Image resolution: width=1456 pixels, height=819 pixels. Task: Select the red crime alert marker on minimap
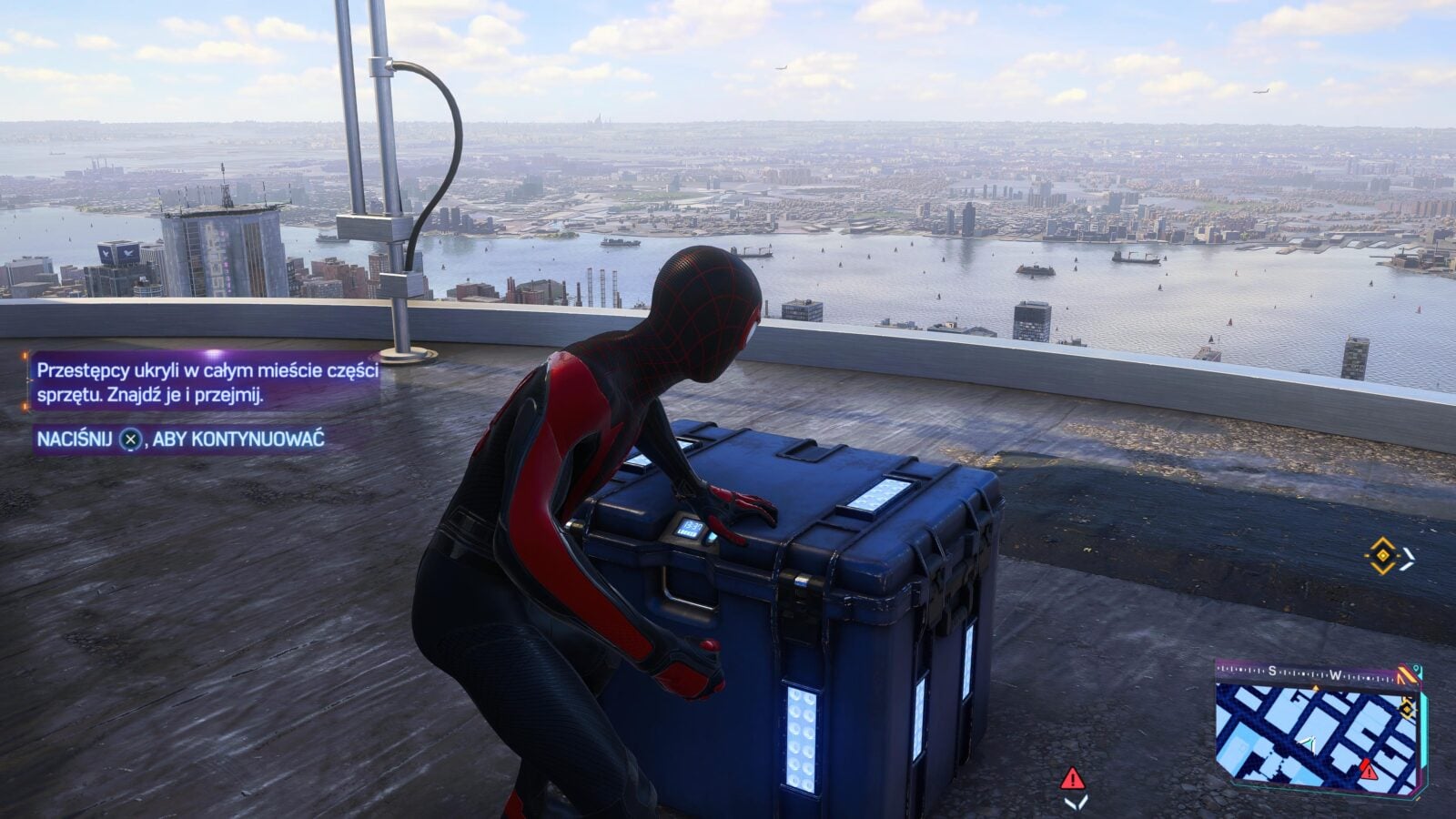coord(1369,771)
